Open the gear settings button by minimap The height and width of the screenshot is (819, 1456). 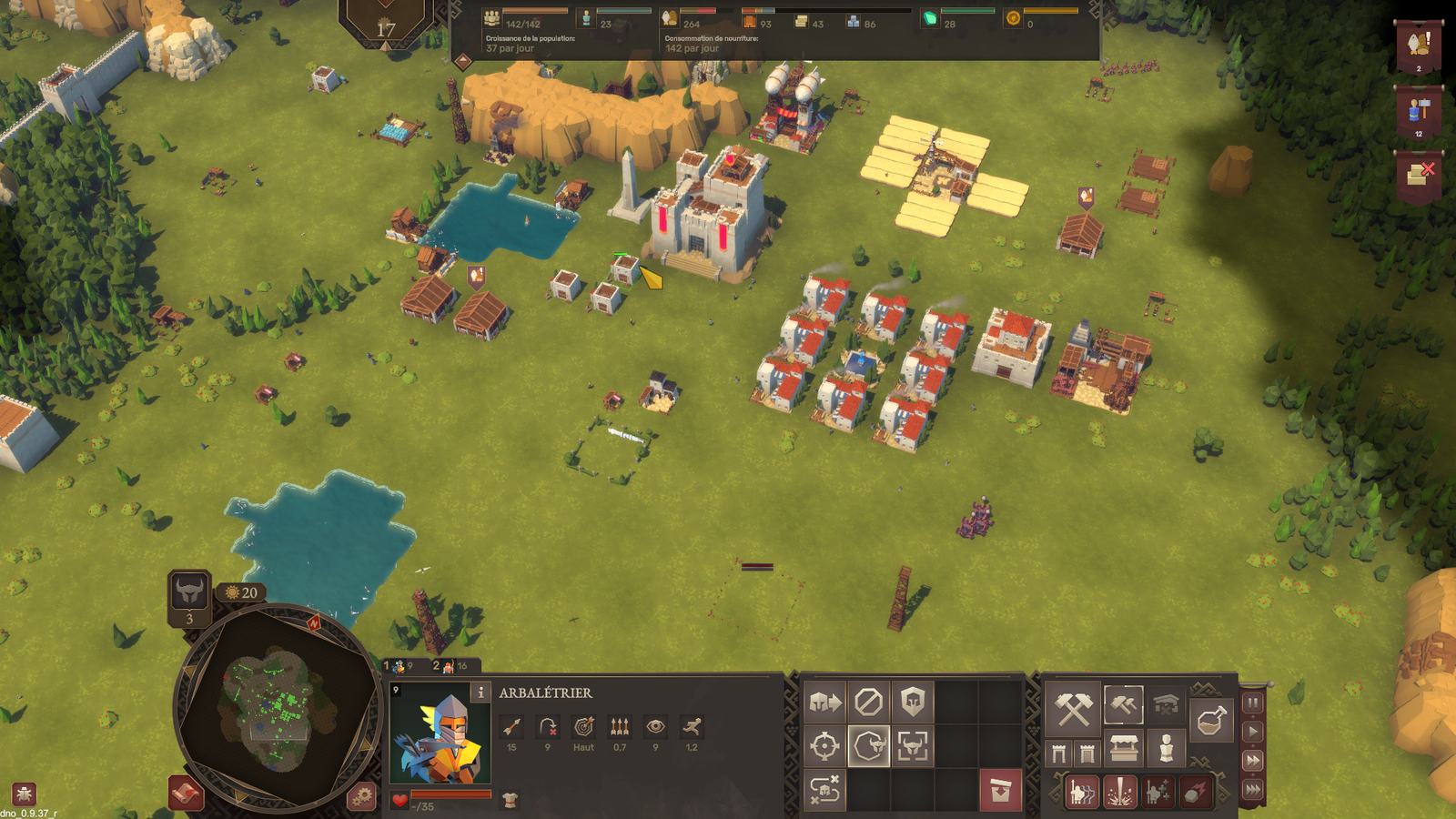[x=362, y=797]
